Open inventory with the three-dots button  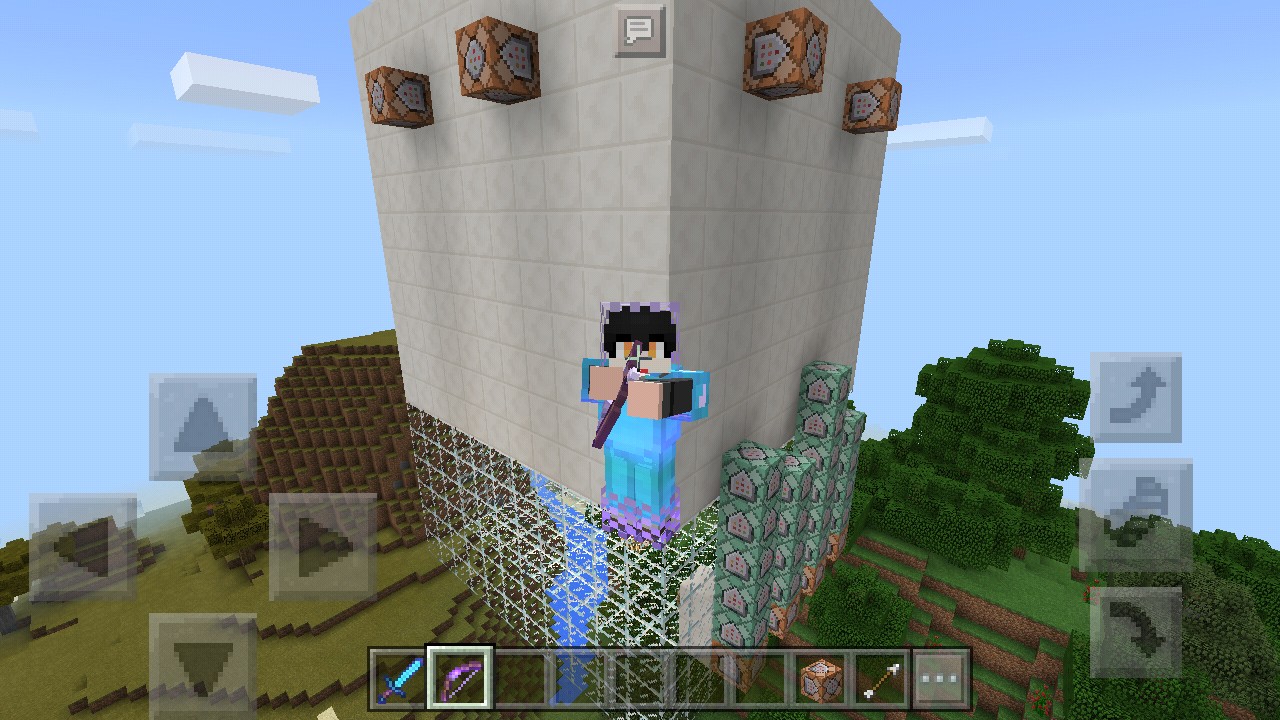pos(941,679)
